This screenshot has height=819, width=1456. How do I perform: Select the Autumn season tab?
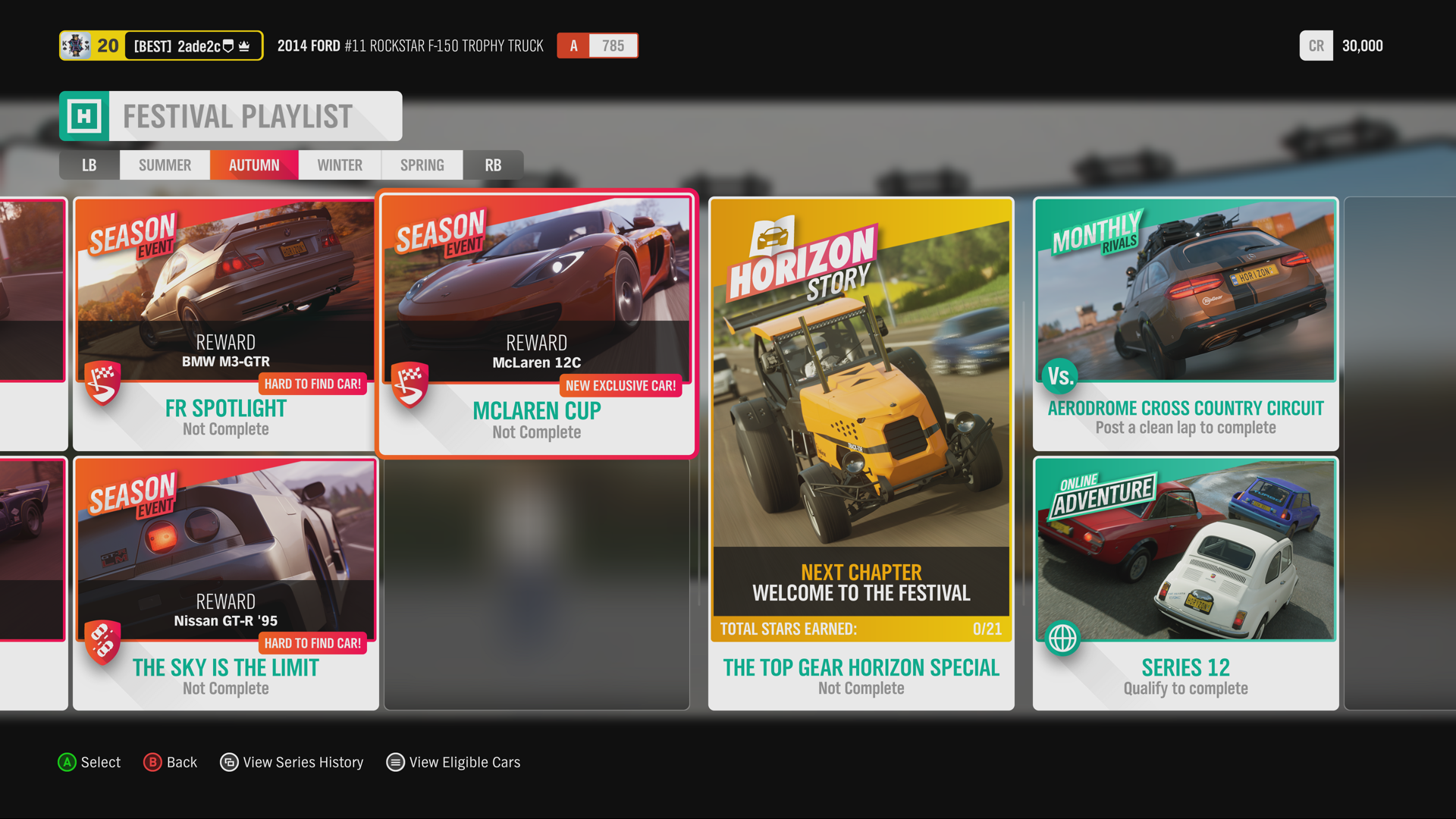[254, 165]
